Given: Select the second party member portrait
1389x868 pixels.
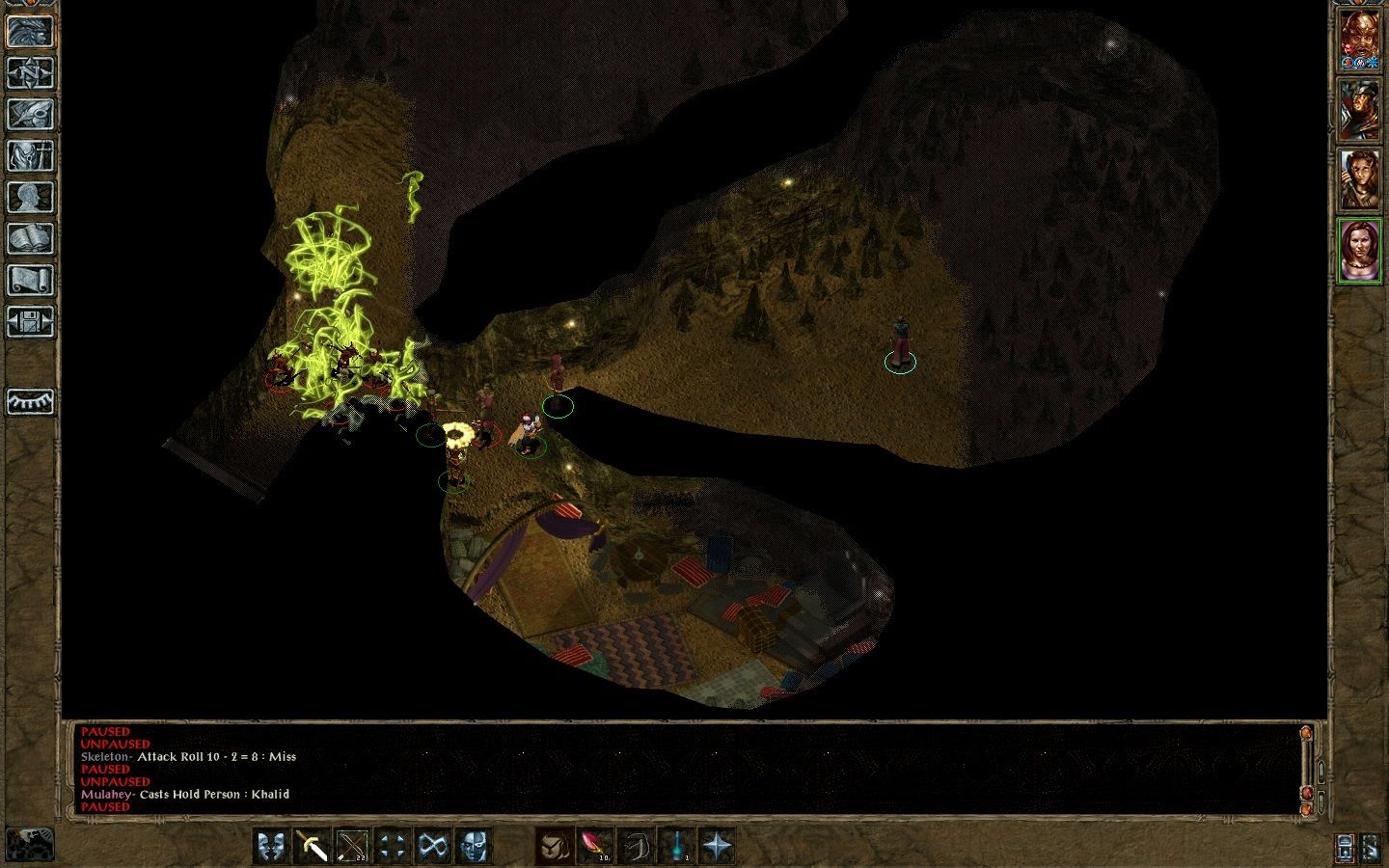Looking at the screenshot, I should (x=1359, y=109).
